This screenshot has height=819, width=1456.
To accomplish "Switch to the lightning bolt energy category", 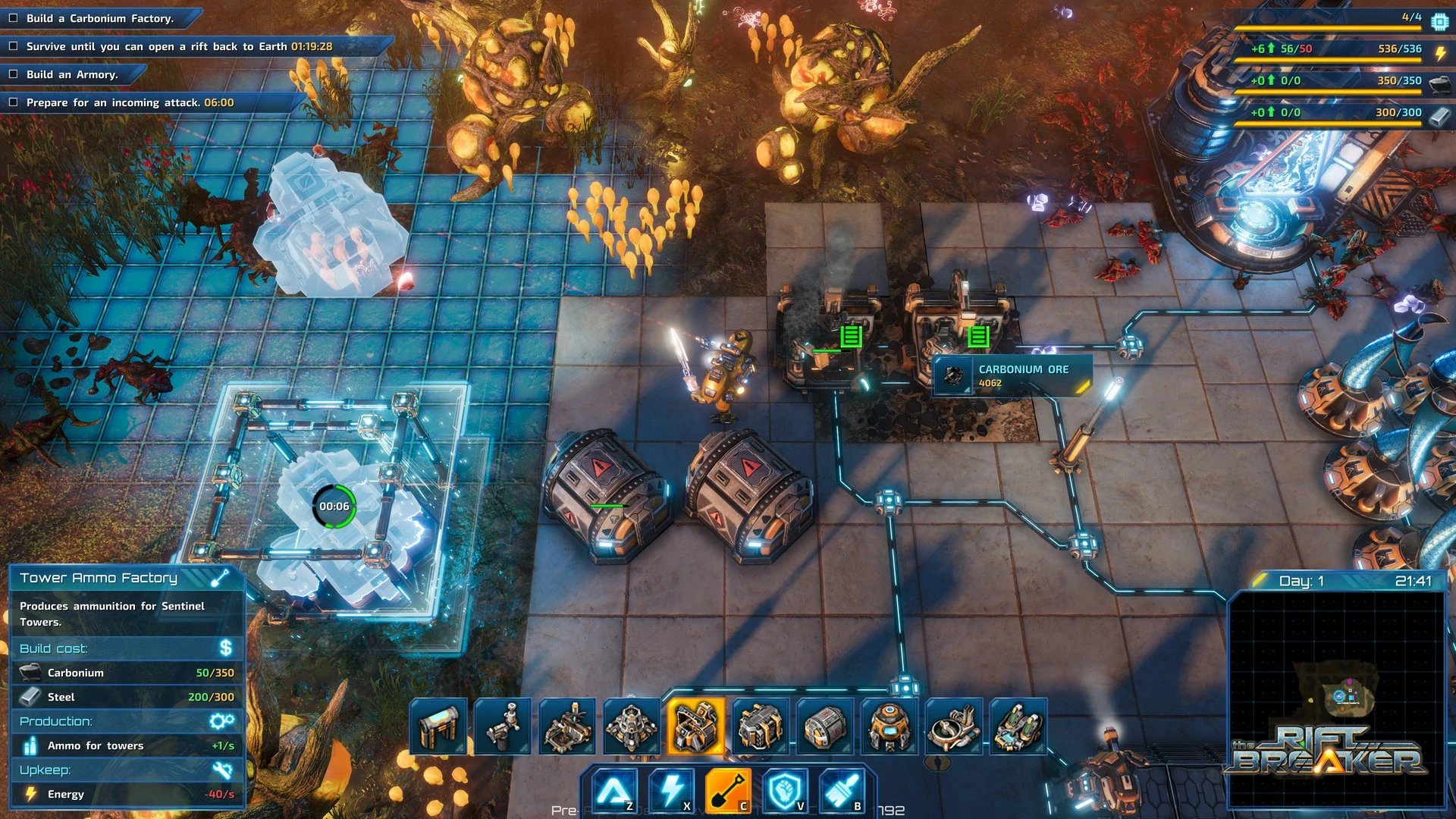I will click(x=671, y=790).
